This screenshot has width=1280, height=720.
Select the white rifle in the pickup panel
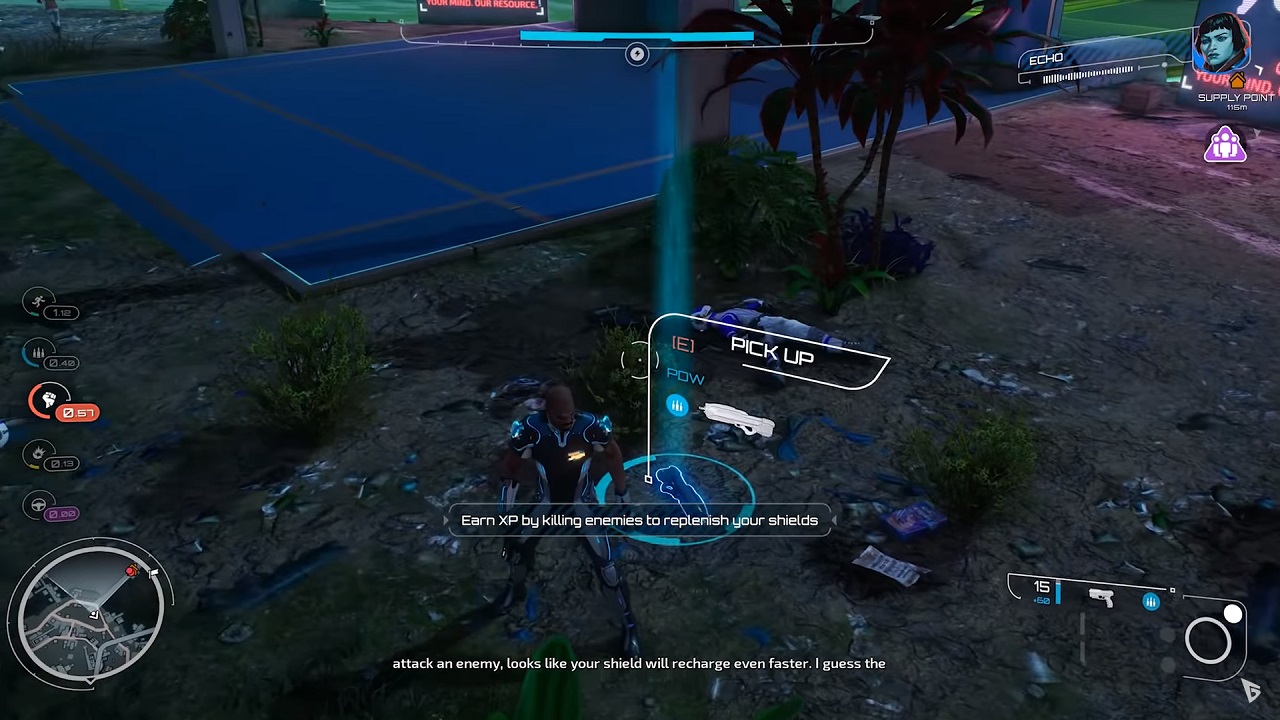coord(738,421)
